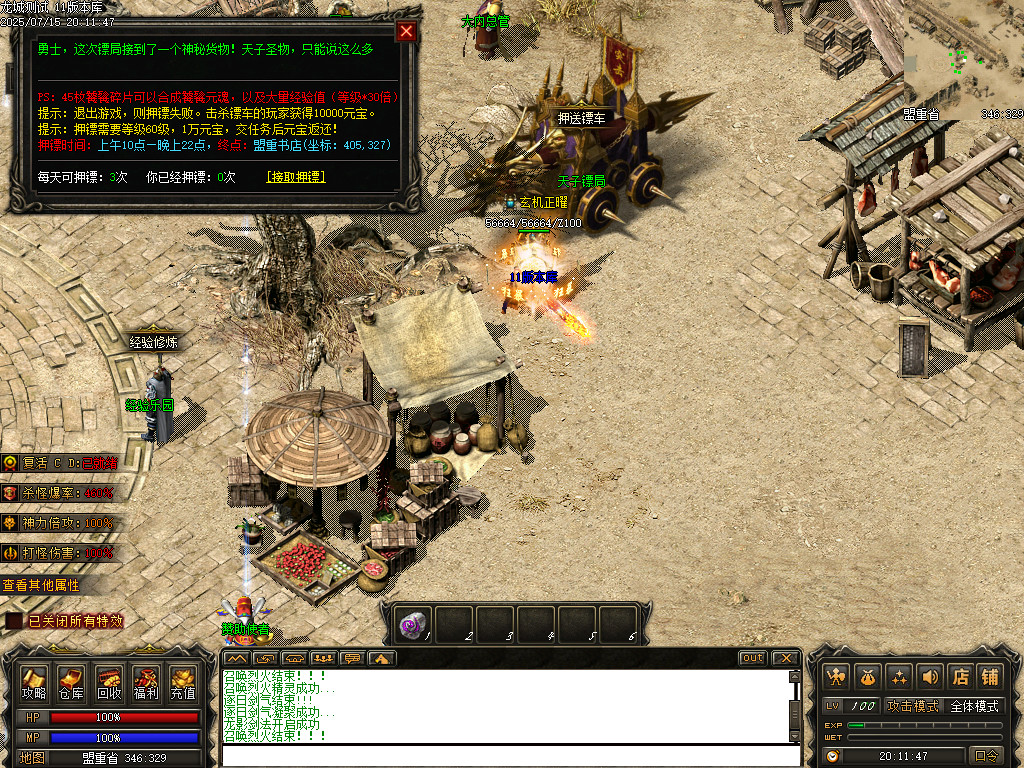Open the character panel warrior icon
Screen dimensions: 1024x768
(836, 677)
